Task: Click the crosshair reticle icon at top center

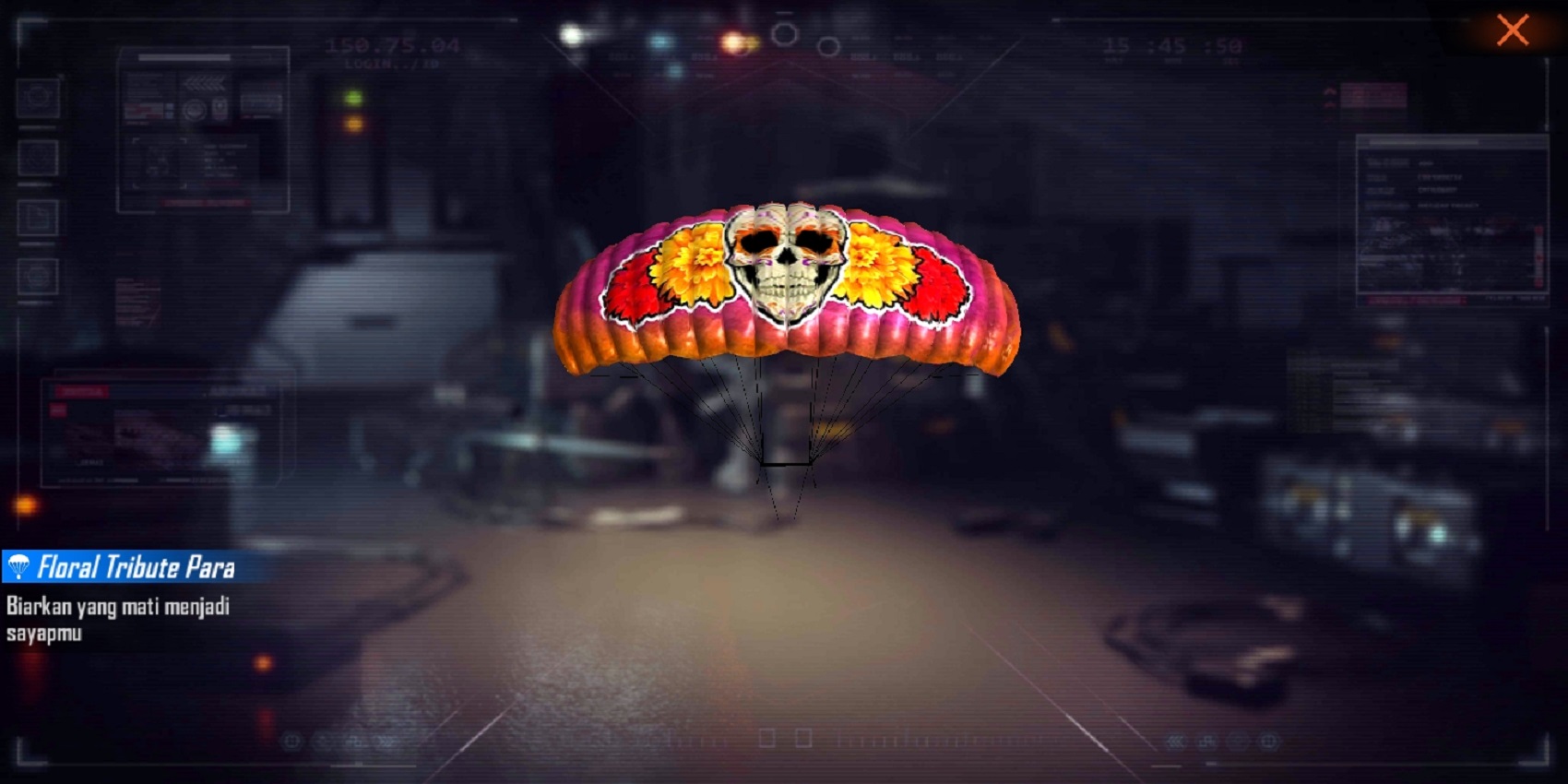Action: (x=786, y=35)
